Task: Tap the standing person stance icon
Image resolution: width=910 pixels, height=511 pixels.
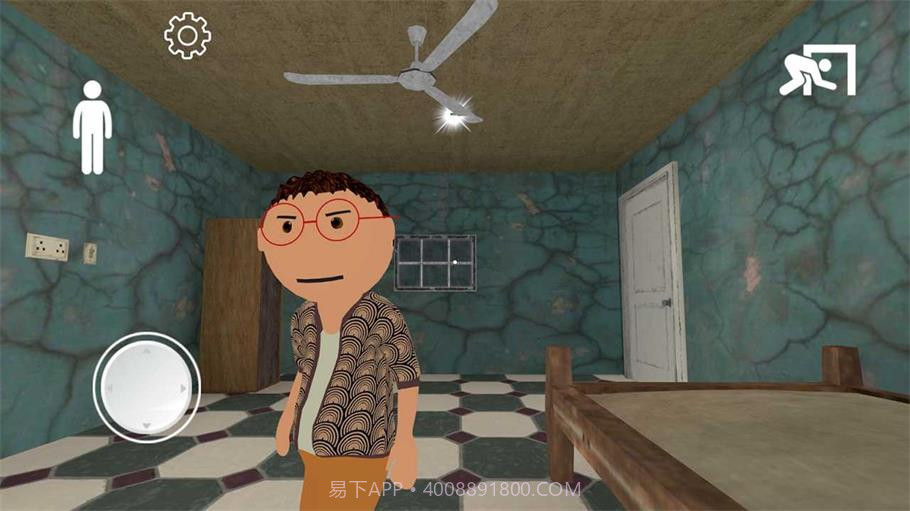Action: pyautogui.click(x=92, y=127)
